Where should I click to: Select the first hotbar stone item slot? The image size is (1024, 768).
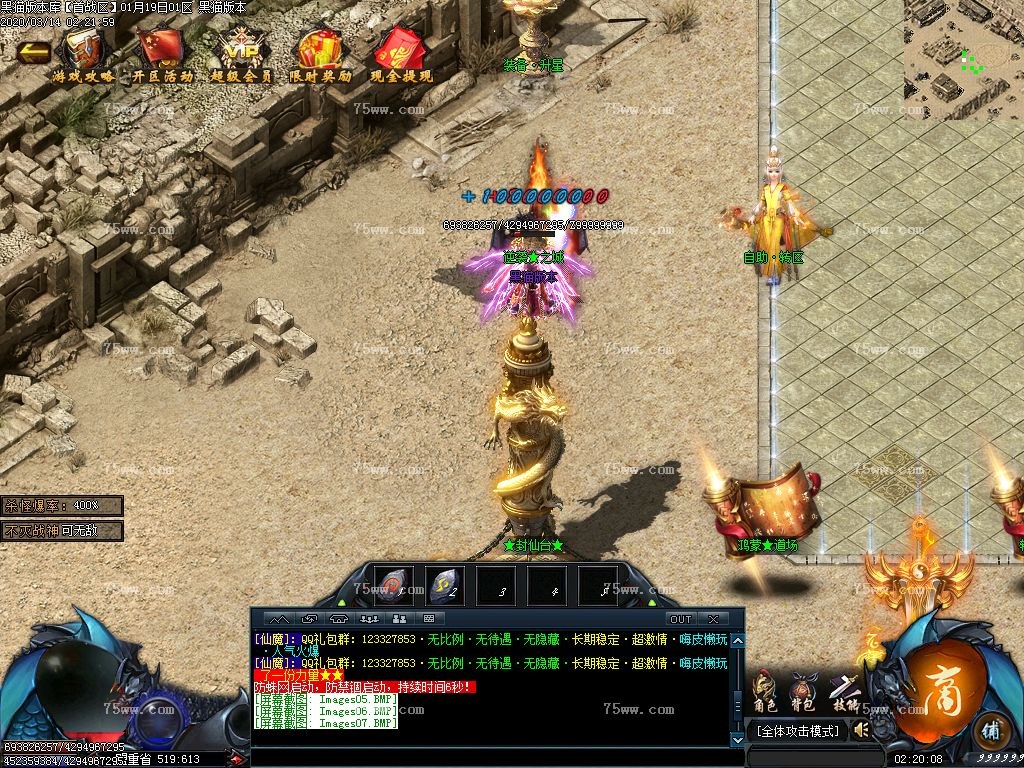pyautogui.click(x=393, y=586)
